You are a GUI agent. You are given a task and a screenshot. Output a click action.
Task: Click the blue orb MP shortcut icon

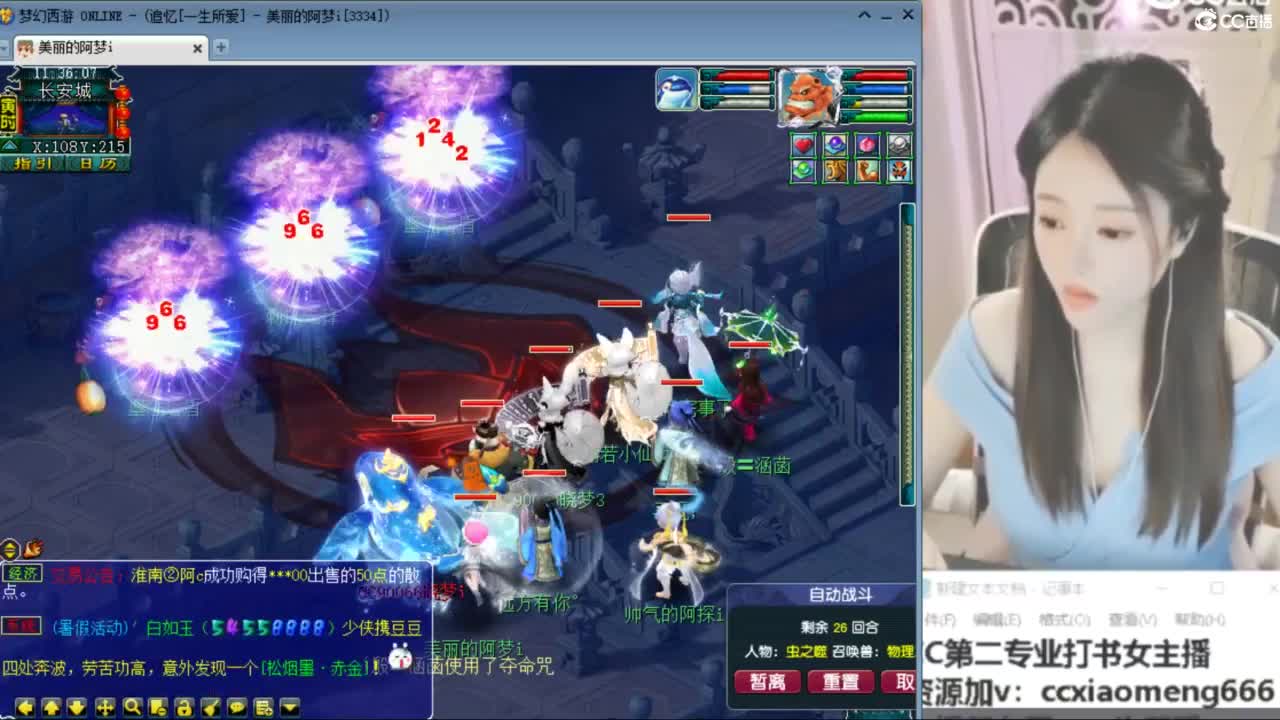pyautogui.click(x=835, y=145)
